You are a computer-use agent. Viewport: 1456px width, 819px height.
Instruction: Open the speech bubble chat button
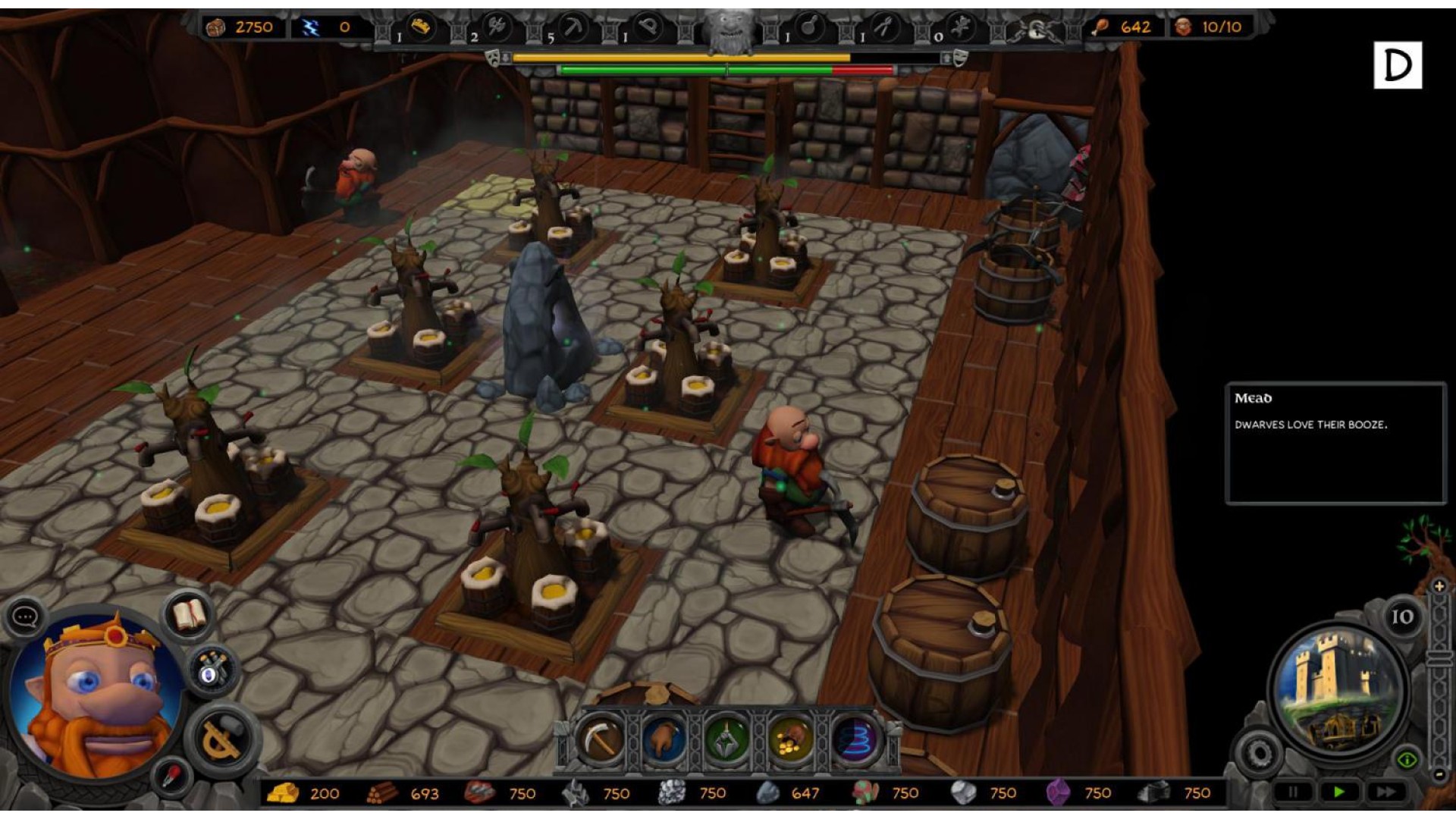(x=25, y=617)
